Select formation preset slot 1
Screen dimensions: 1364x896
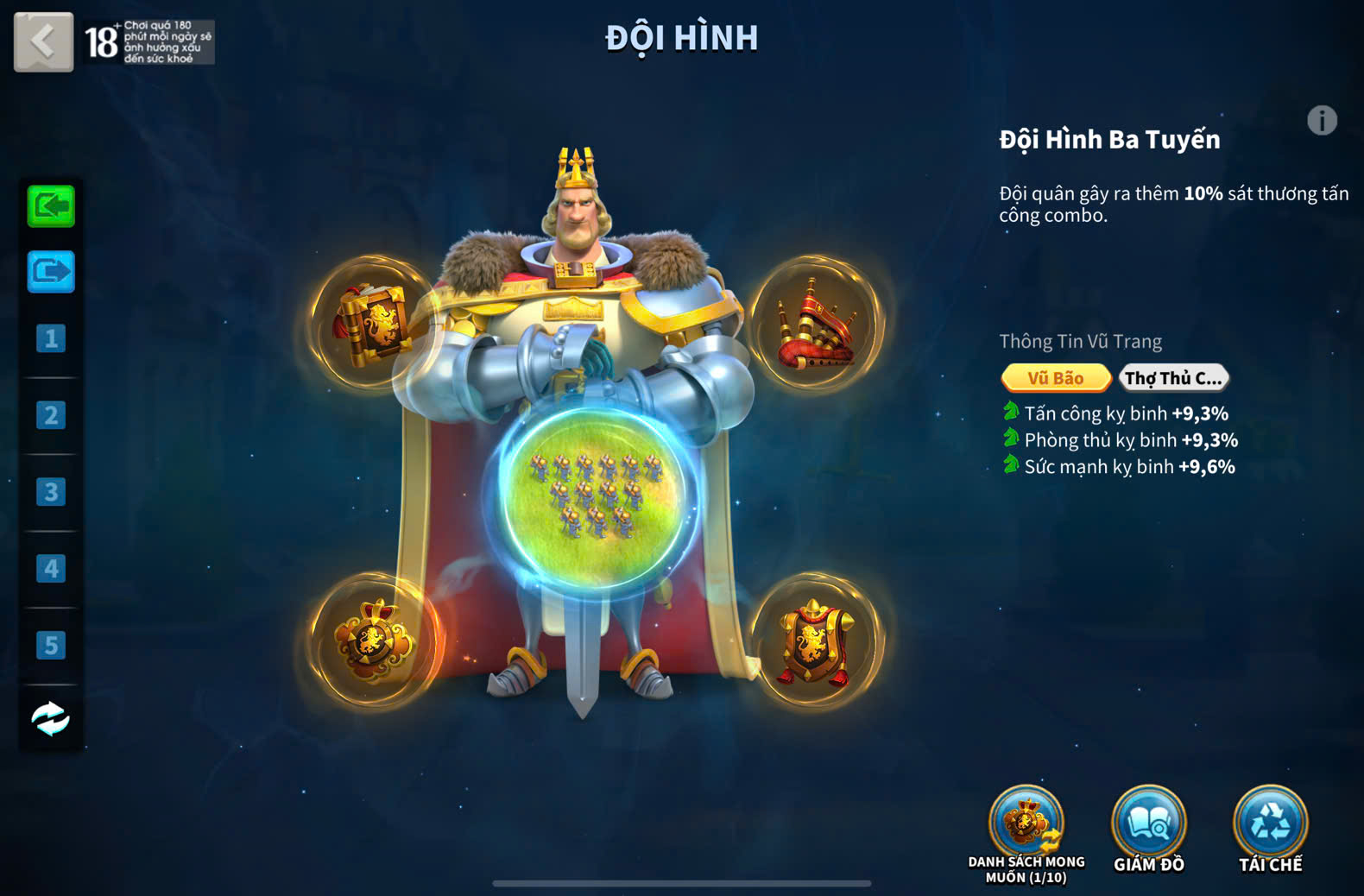coord(51,338)
